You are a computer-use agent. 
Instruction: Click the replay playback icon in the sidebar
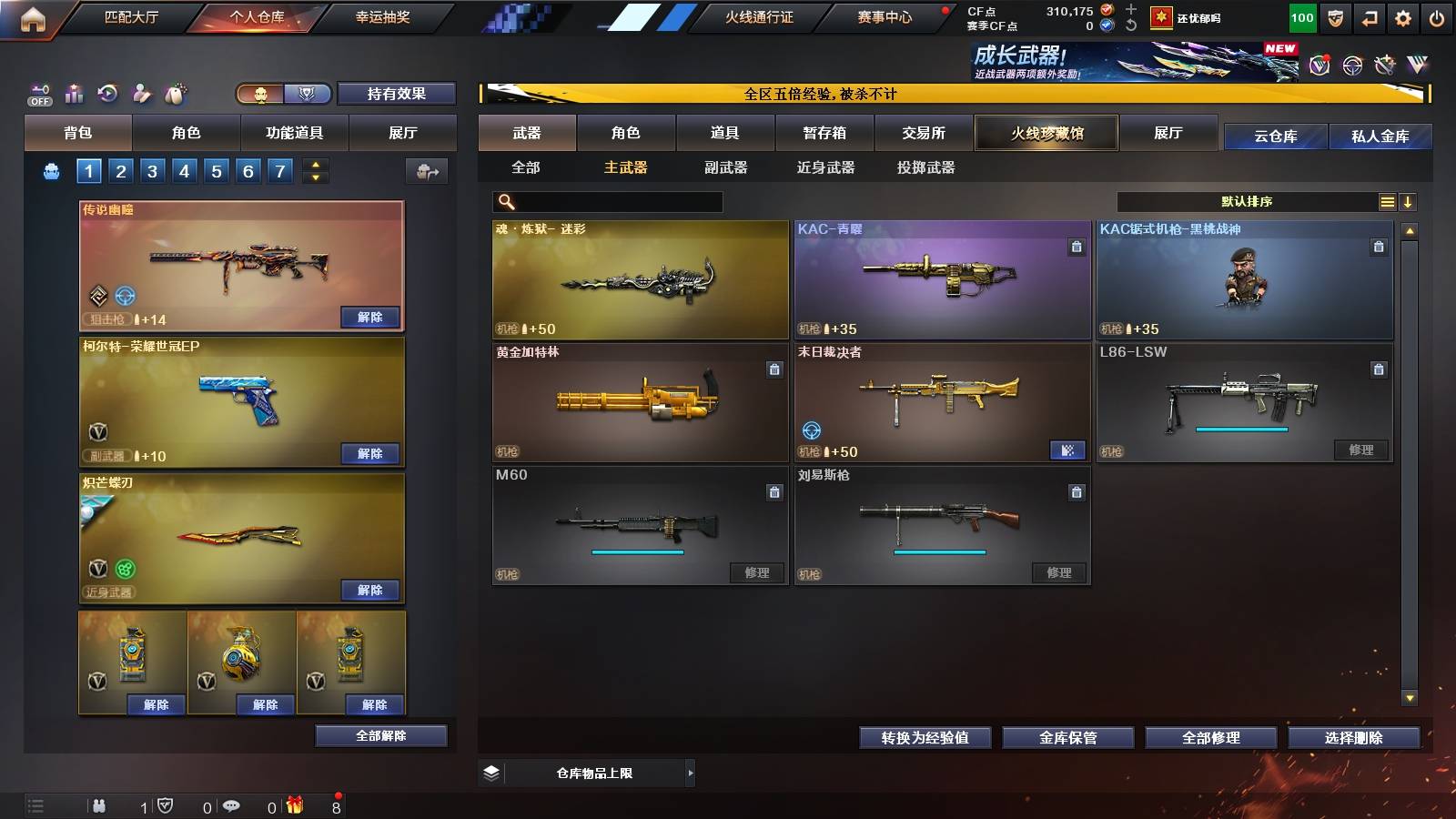pos(106,91)
